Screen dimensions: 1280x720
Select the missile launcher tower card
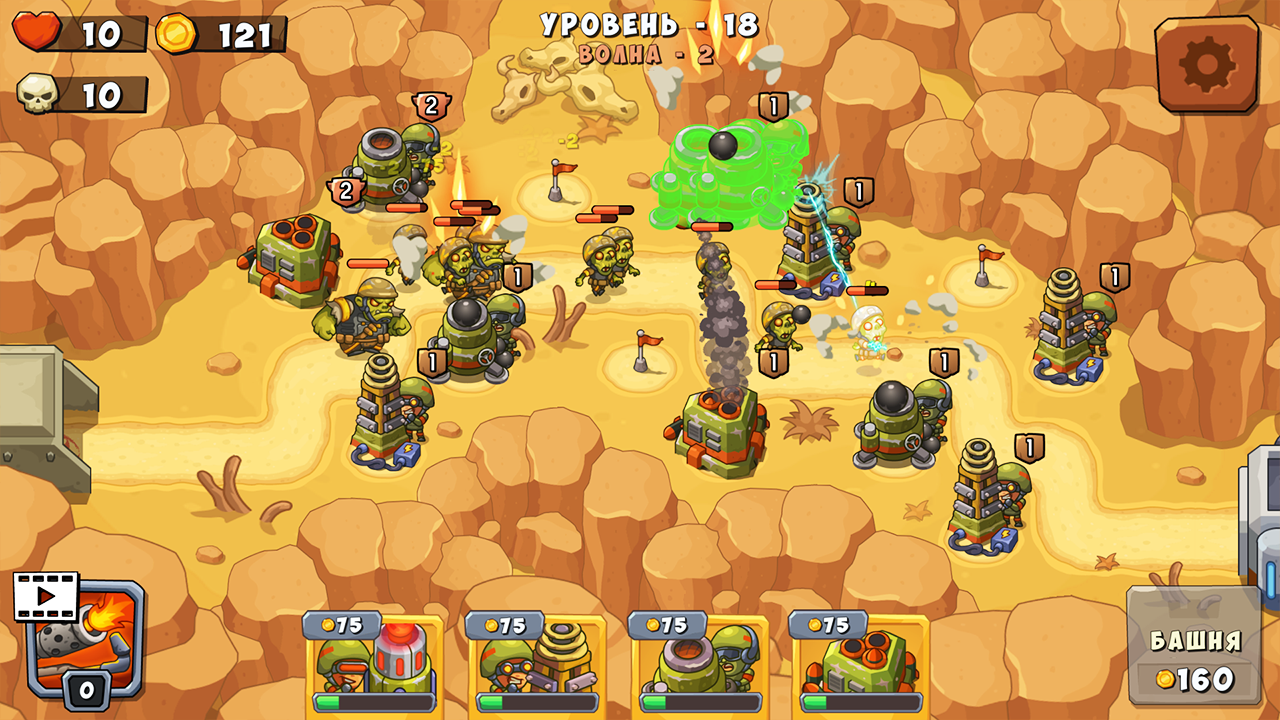(x=858, y=665)
